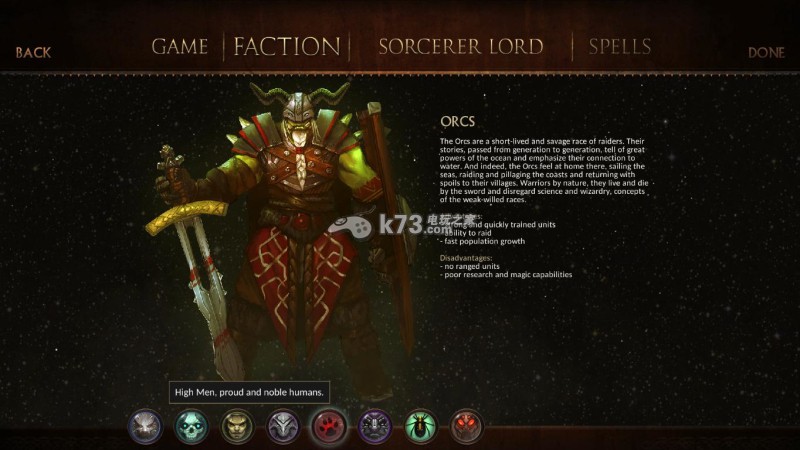Open the Faction tab
800x450 pixels.
pos(287,47)
